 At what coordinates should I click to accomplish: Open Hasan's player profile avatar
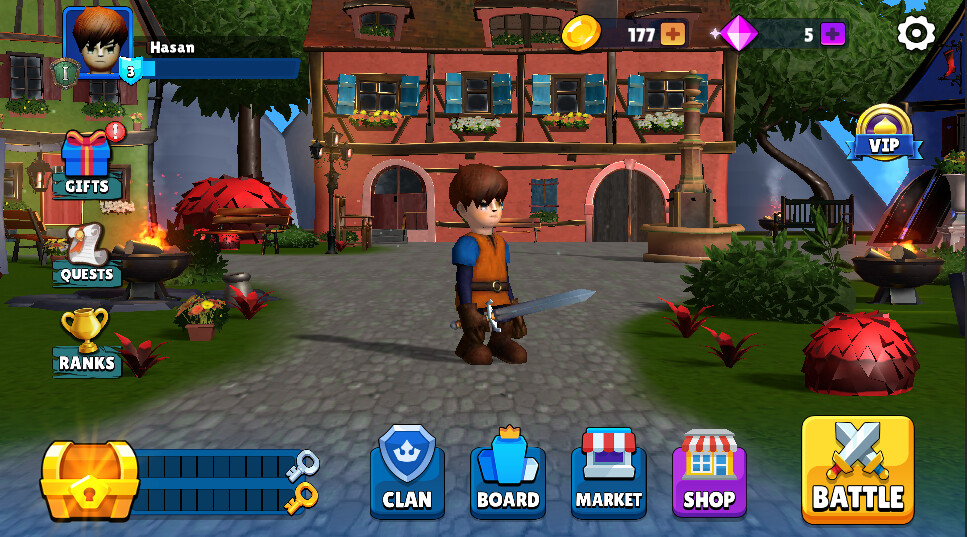pos(98,42)
